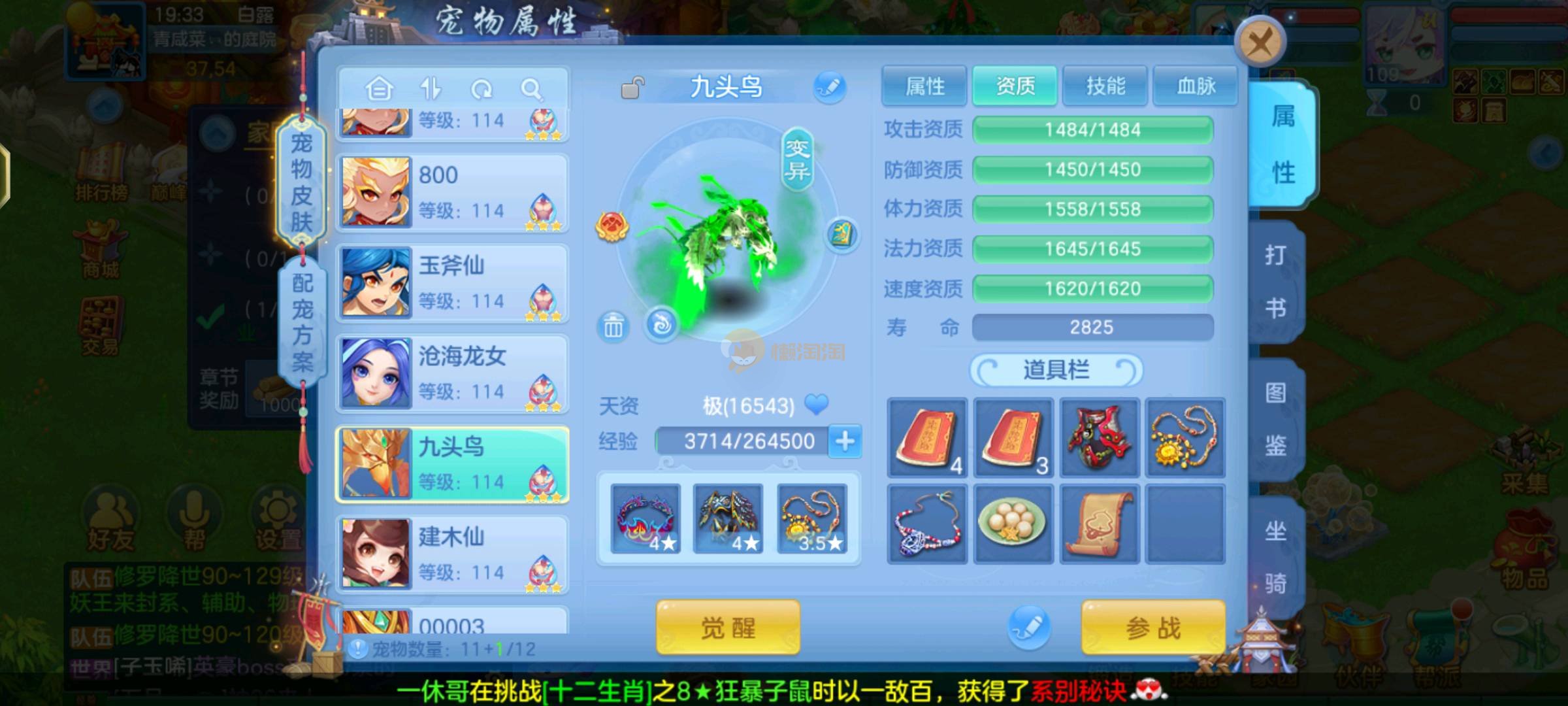Switch to the 属性 tab

click(x=924, y=86)
